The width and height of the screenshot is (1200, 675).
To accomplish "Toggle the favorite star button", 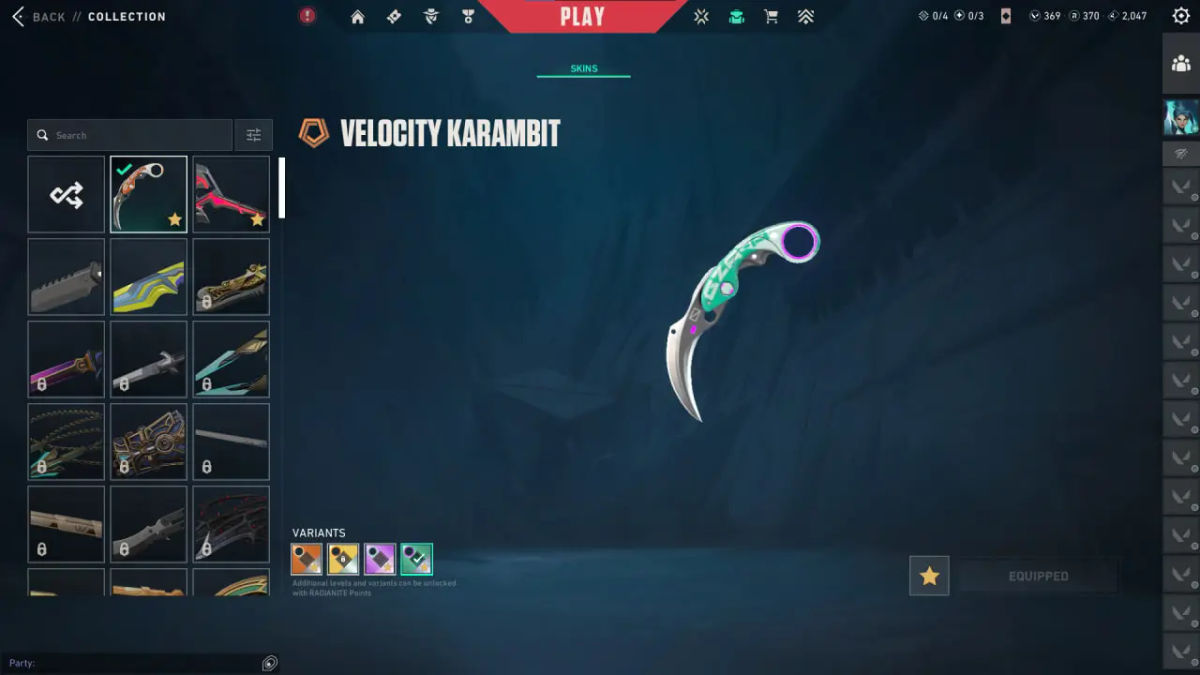I will (929, 576).
